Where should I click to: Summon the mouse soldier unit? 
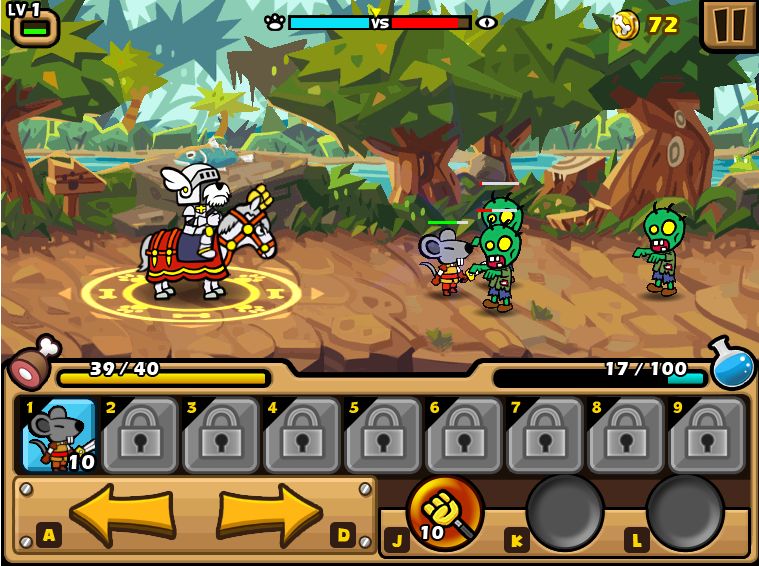pyautogui.click(x=58, y=435)
